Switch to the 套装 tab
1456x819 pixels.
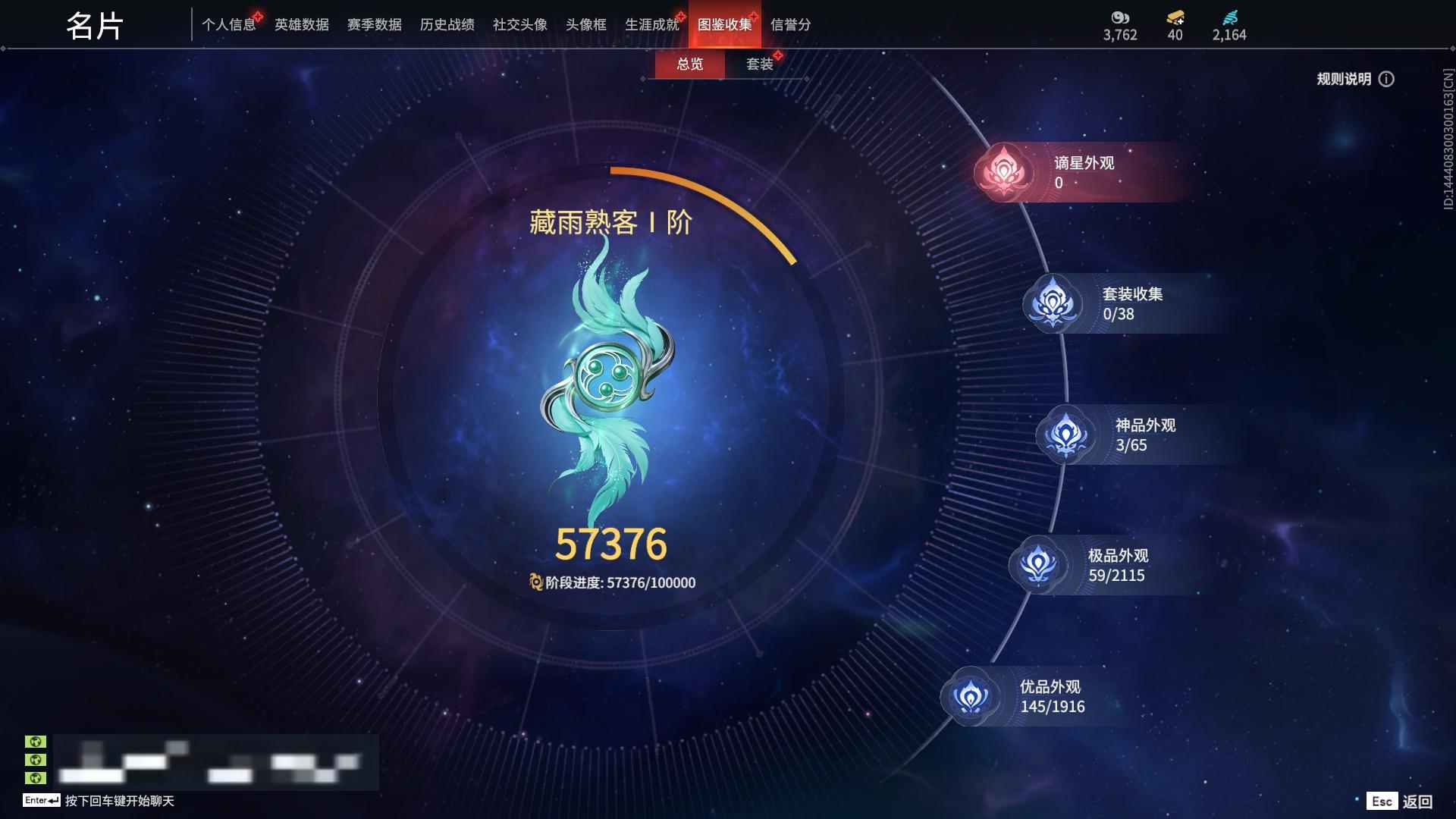[x=761, y=64]
